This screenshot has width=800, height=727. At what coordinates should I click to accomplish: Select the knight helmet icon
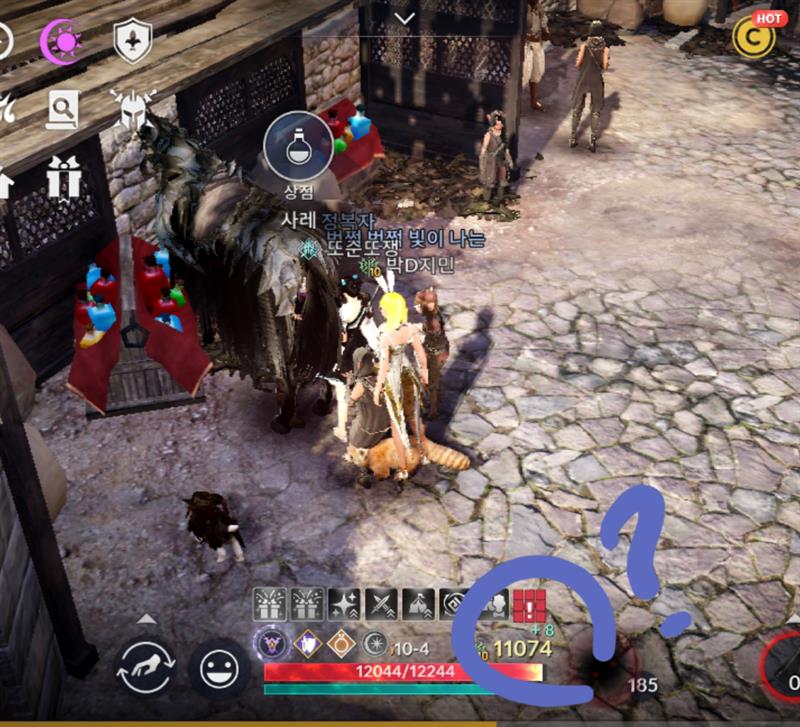coord(131,108)
